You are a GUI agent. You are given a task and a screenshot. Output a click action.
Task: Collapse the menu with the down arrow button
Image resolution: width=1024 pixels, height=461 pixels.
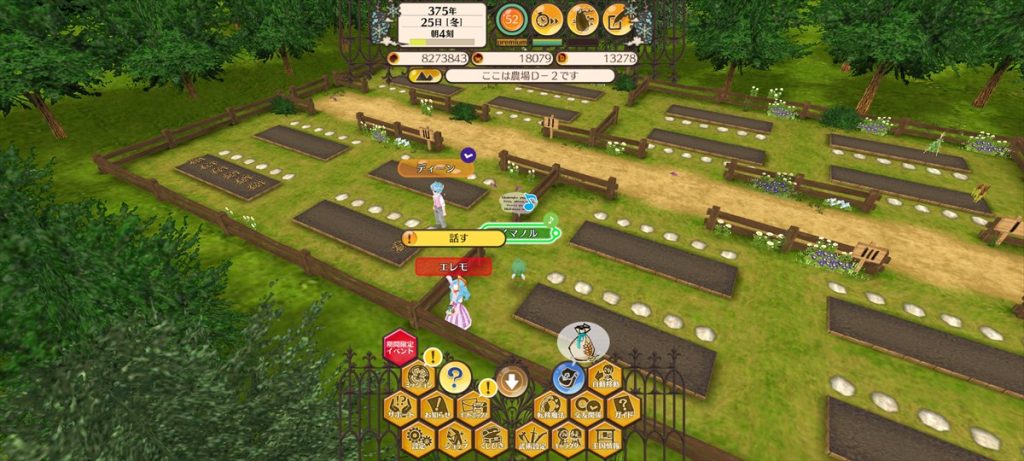pyautogui.click(x=512, y=380)
